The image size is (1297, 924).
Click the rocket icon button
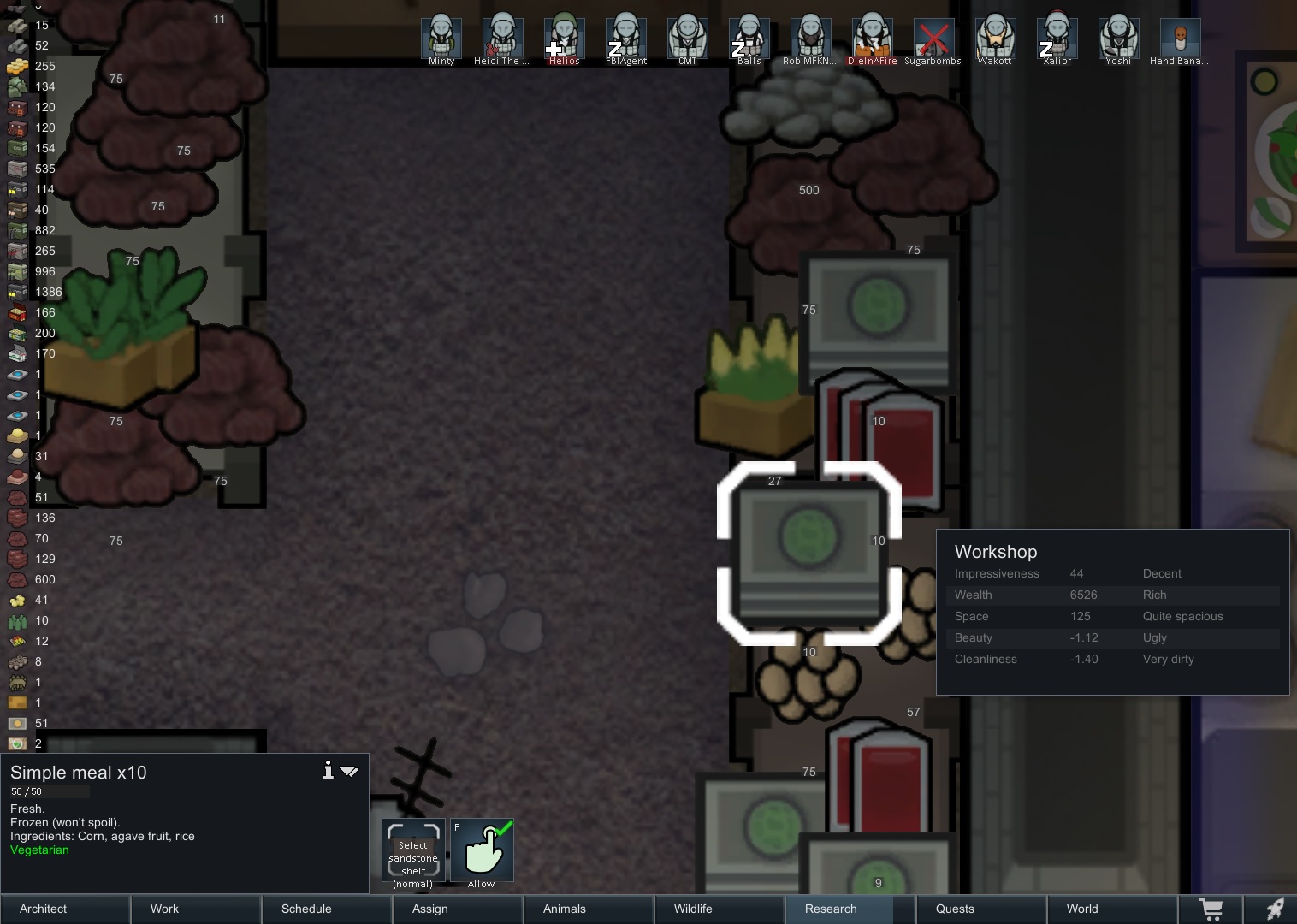point(1275,909)
